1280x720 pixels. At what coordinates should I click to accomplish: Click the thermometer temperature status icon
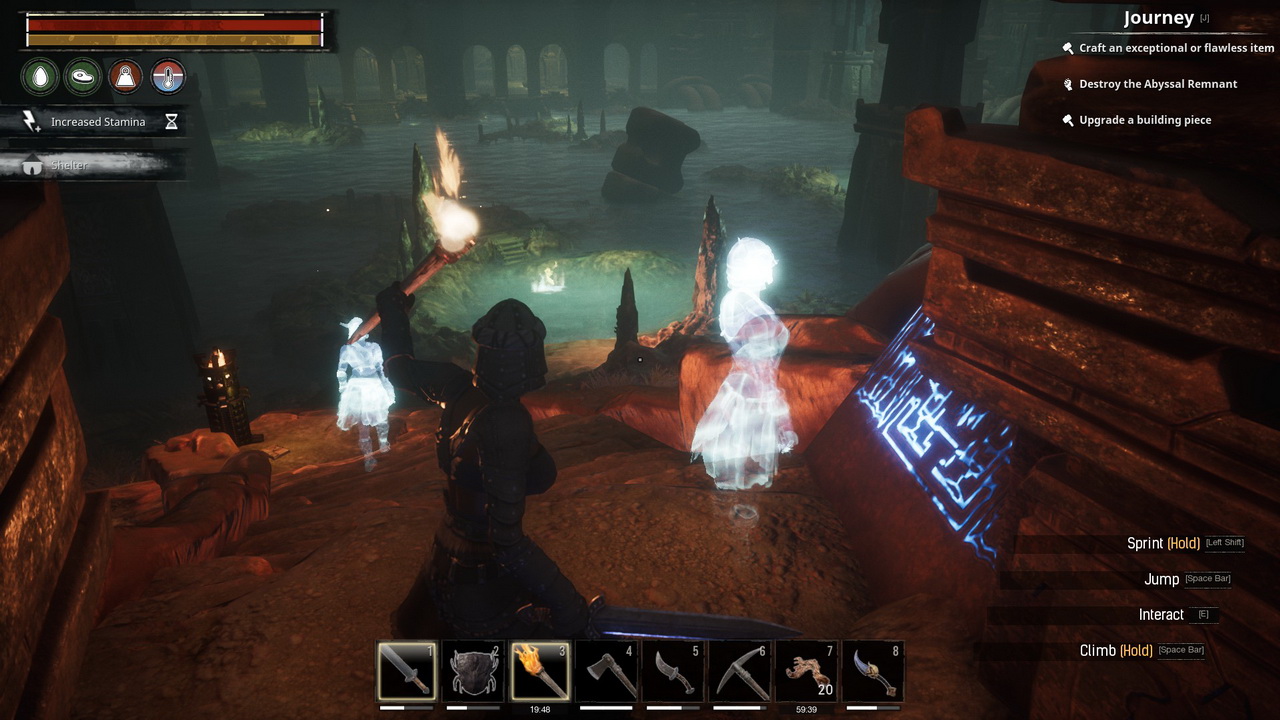(x=167, y=76)
